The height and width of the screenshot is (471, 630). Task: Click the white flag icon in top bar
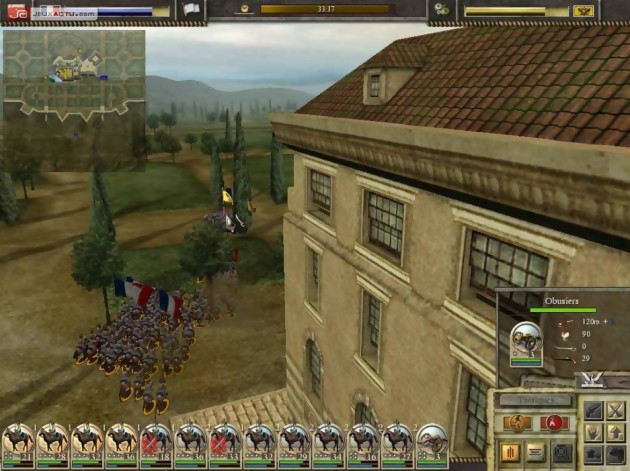coord(190,10)
